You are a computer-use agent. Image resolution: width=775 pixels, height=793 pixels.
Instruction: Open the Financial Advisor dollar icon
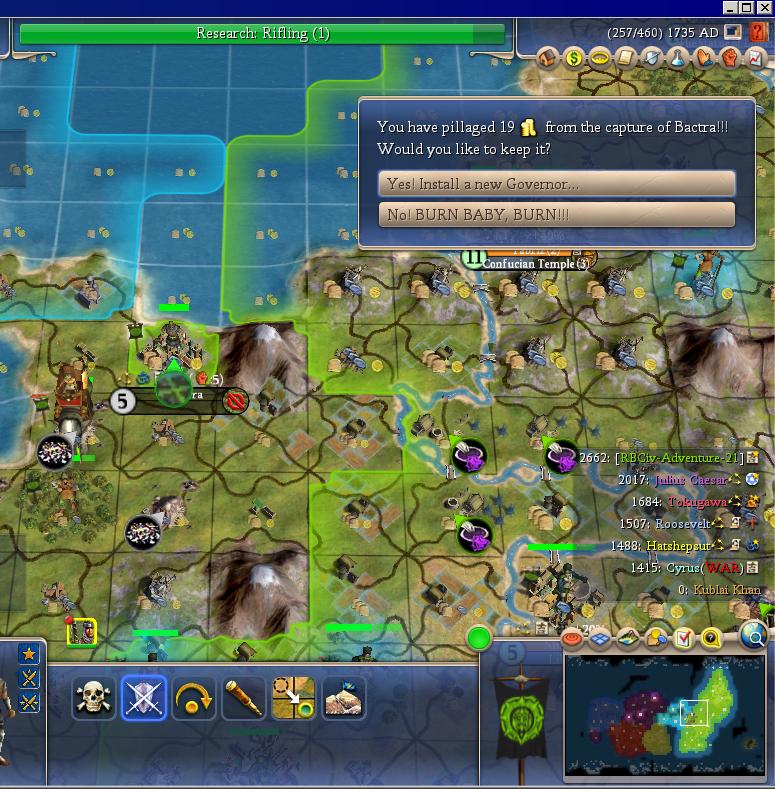point(574,58)
